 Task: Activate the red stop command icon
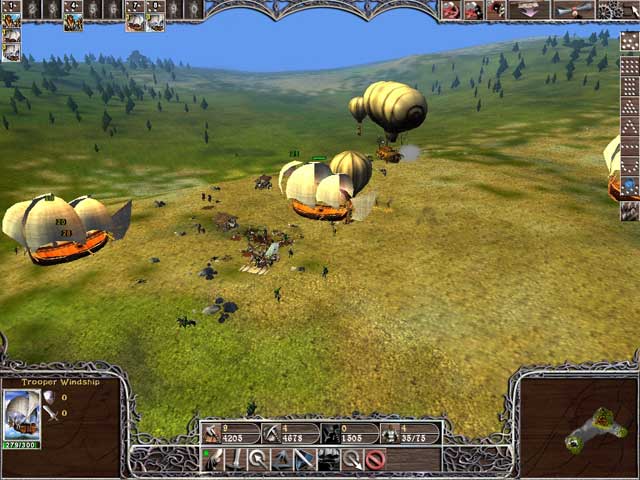(x=376, y=460)
